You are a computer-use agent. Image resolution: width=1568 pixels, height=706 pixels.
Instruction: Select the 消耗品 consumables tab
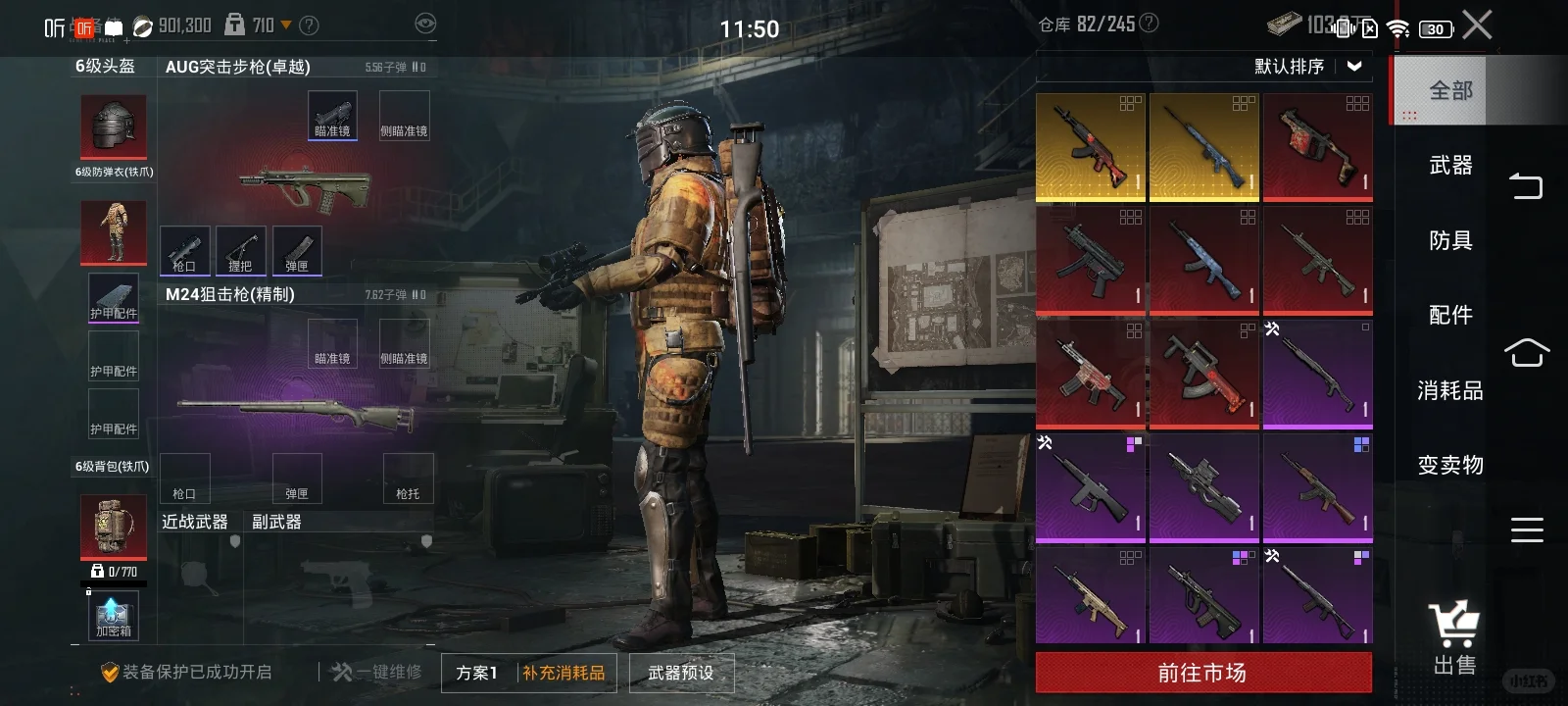click(x=1450, y=390)
